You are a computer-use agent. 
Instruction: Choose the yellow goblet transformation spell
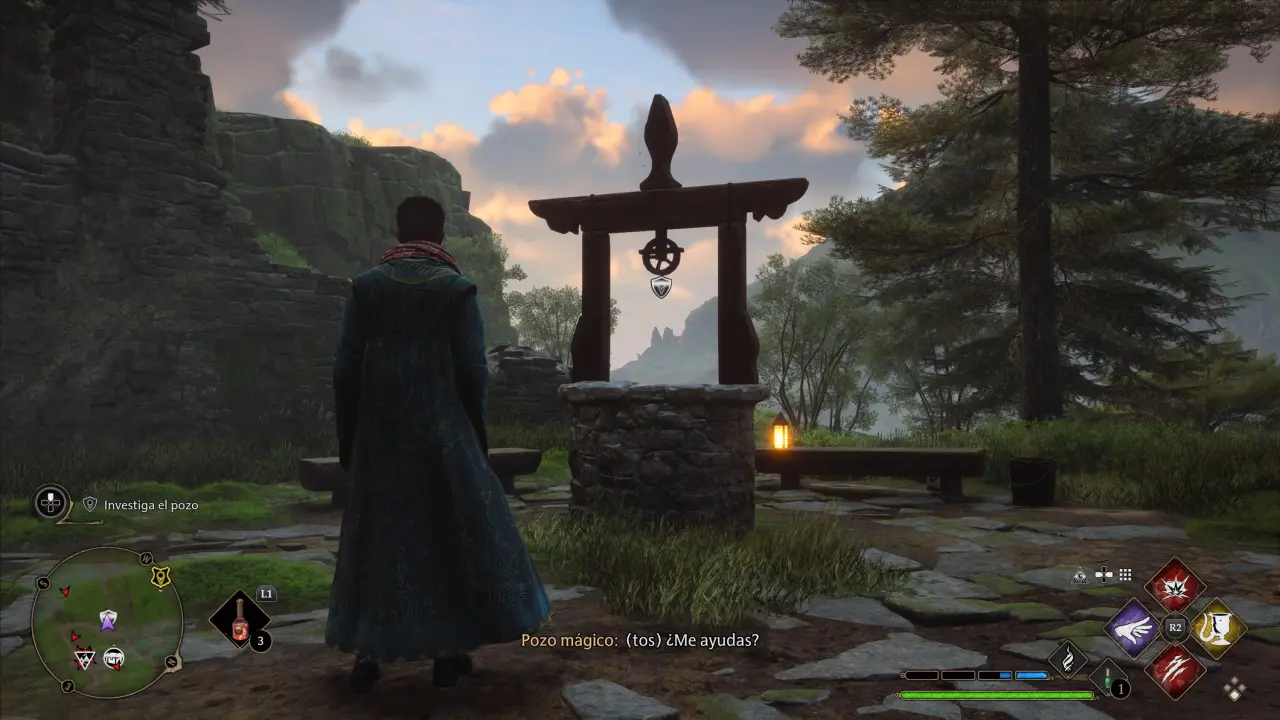1217,628
